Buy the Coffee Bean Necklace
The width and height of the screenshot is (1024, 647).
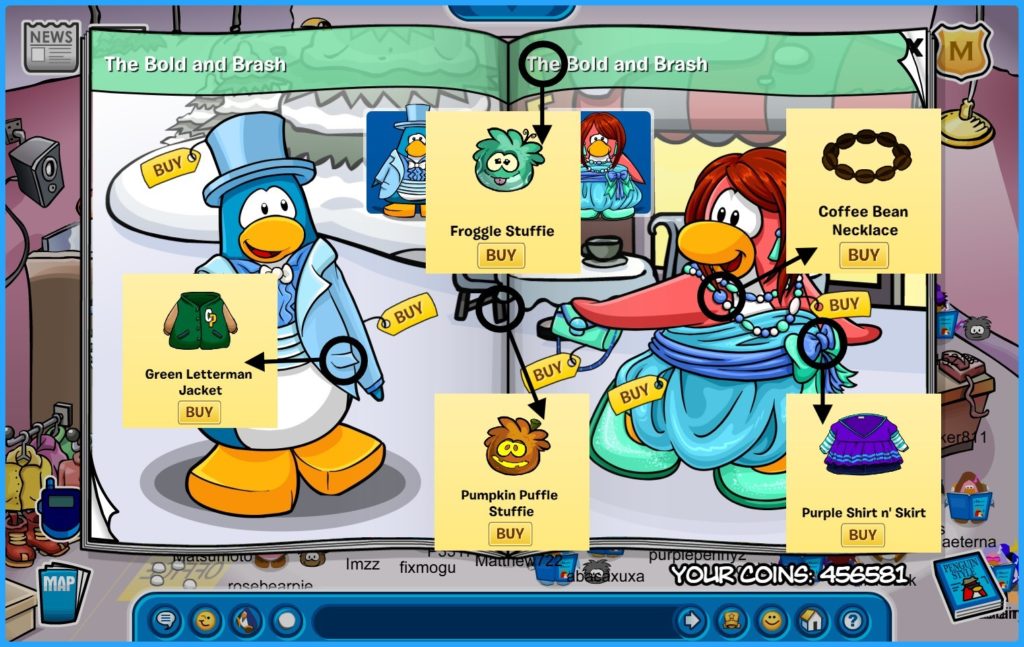tap(863, 255)
